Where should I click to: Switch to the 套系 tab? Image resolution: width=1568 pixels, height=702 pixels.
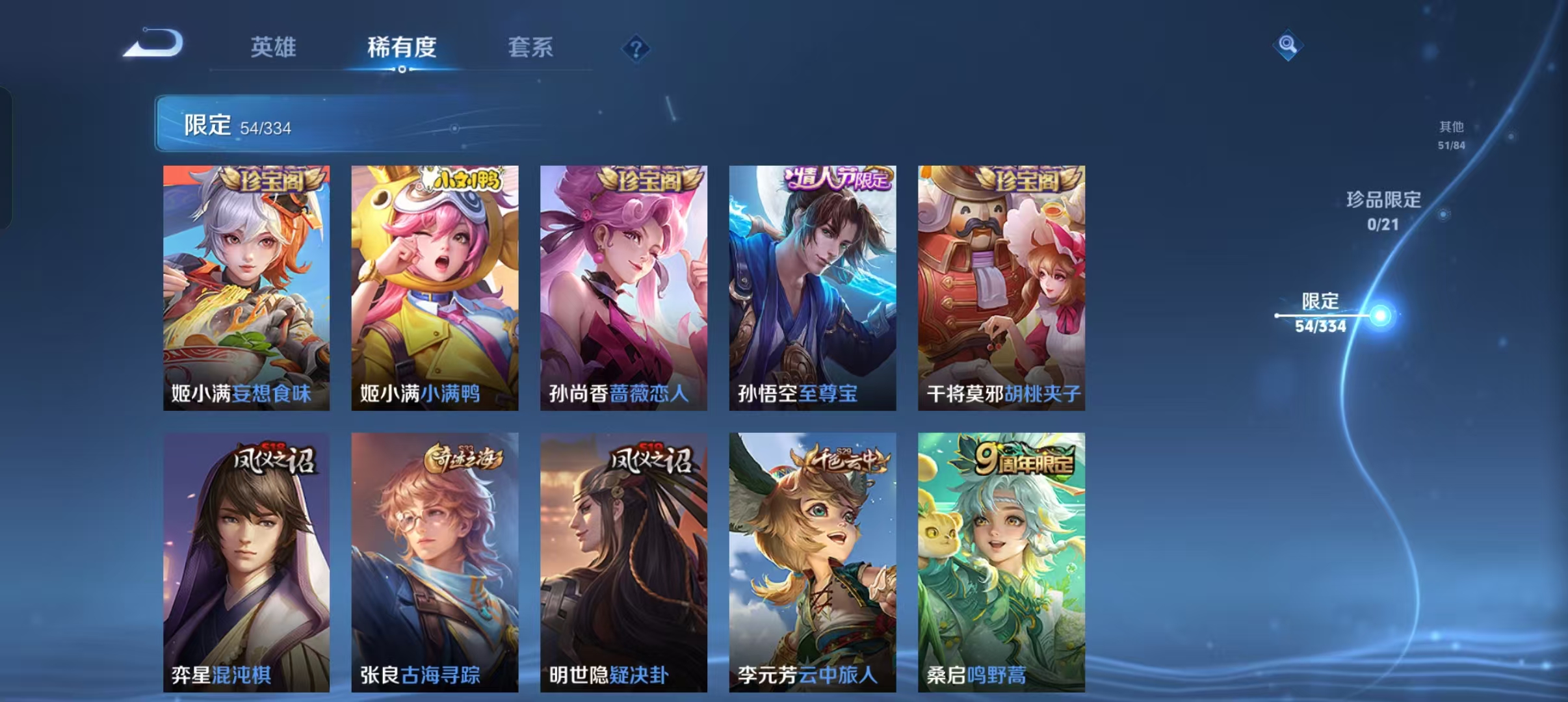[x=529, y=47]
